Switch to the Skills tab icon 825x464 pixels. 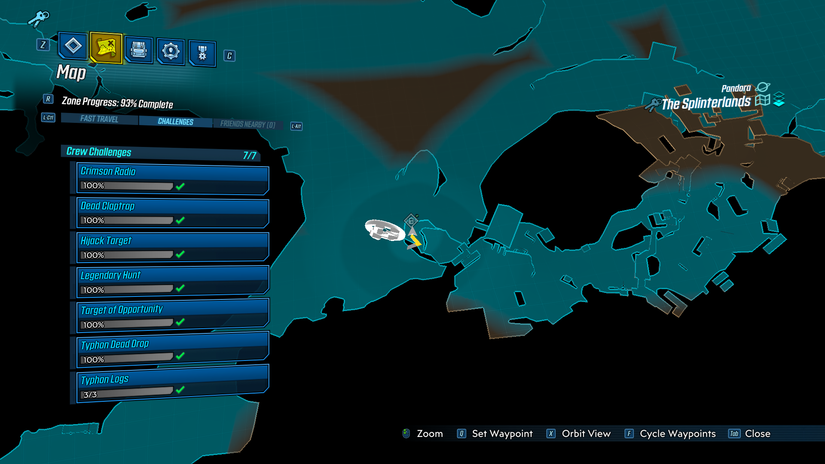(171, 49)
